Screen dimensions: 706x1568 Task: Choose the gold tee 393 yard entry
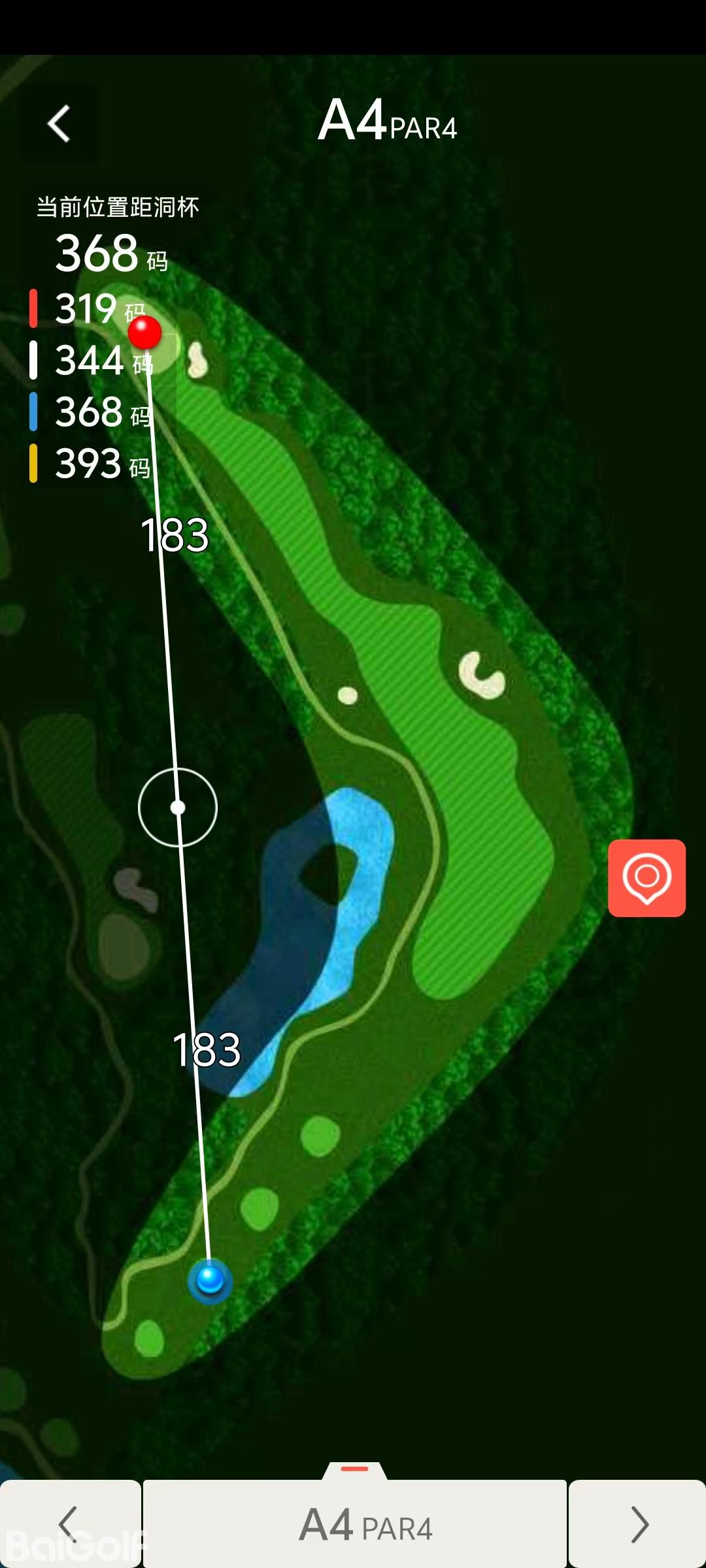(x=90, y=463)
